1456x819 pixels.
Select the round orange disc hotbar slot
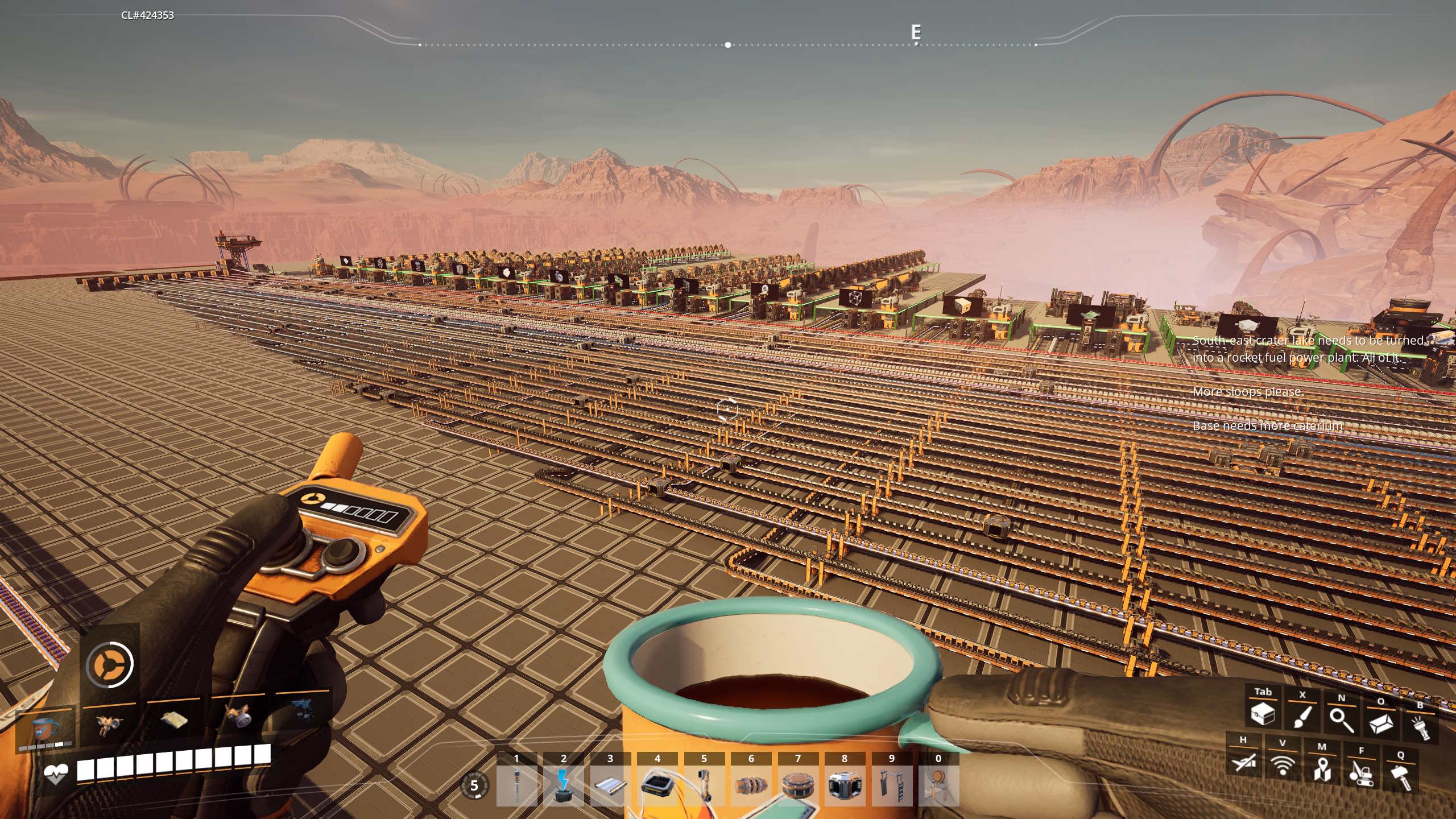(x=797, y=785)
